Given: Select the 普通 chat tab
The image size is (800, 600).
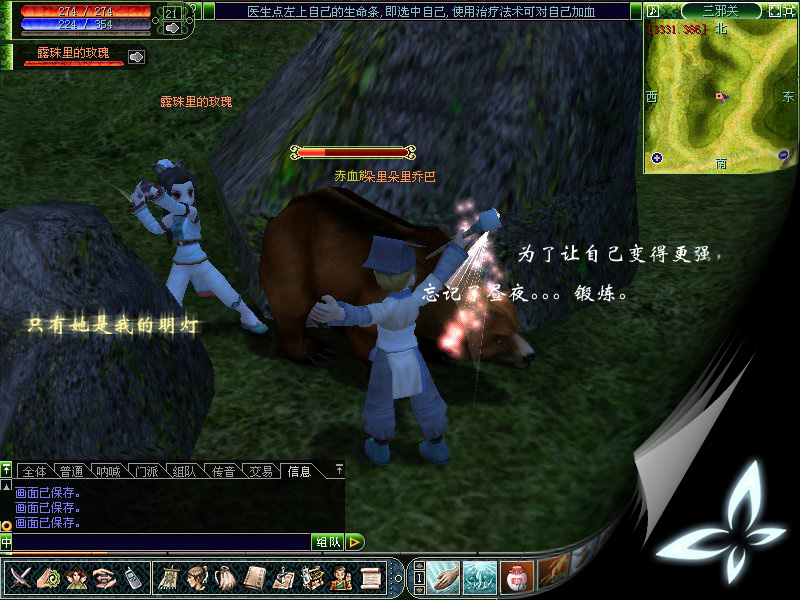Looking at the screenshot, I should pyautogui.click(x=71, y=471).
